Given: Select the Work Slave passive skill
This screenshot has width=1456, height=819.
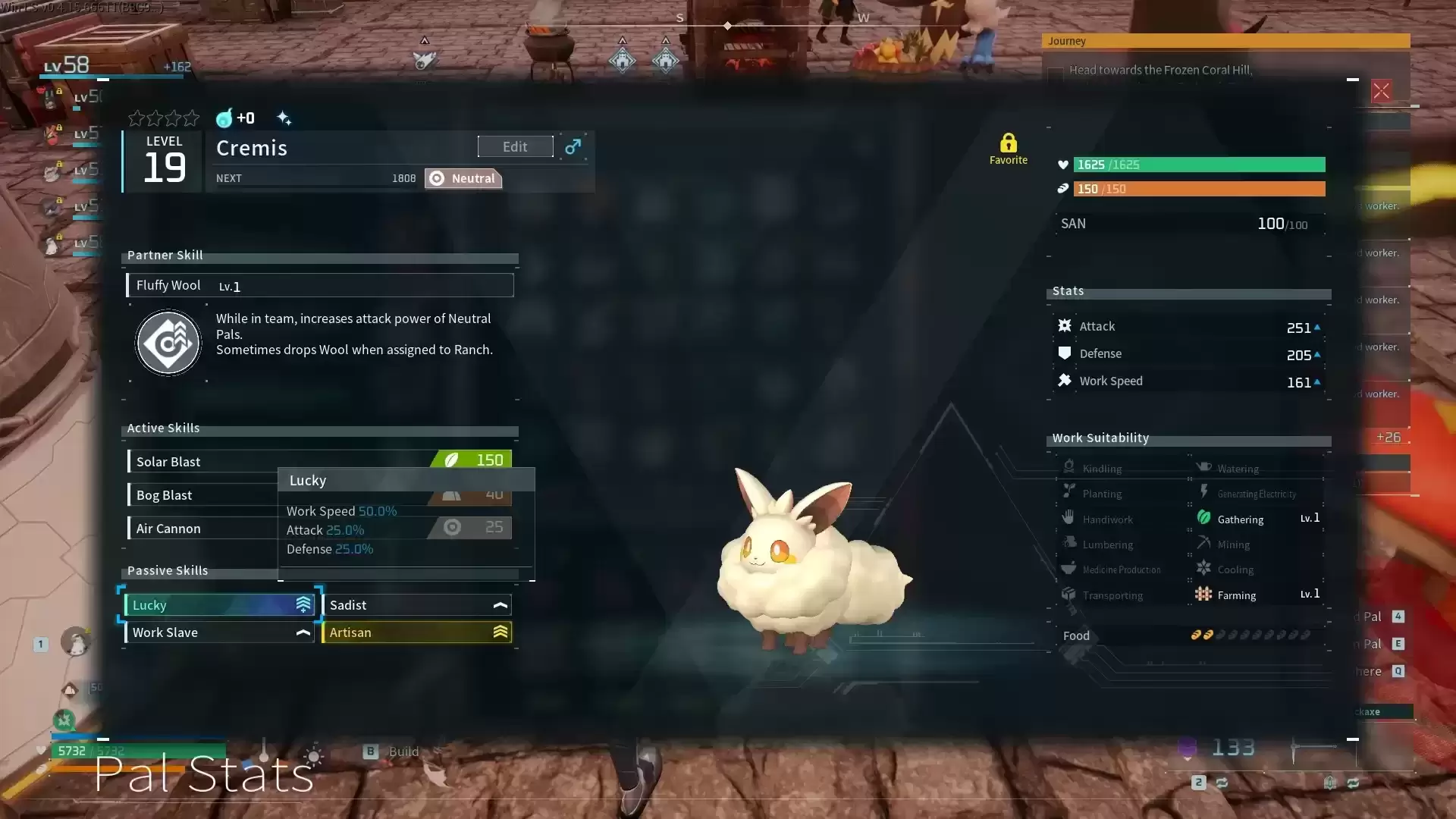Looking at the screenshot, I should 219,632.
